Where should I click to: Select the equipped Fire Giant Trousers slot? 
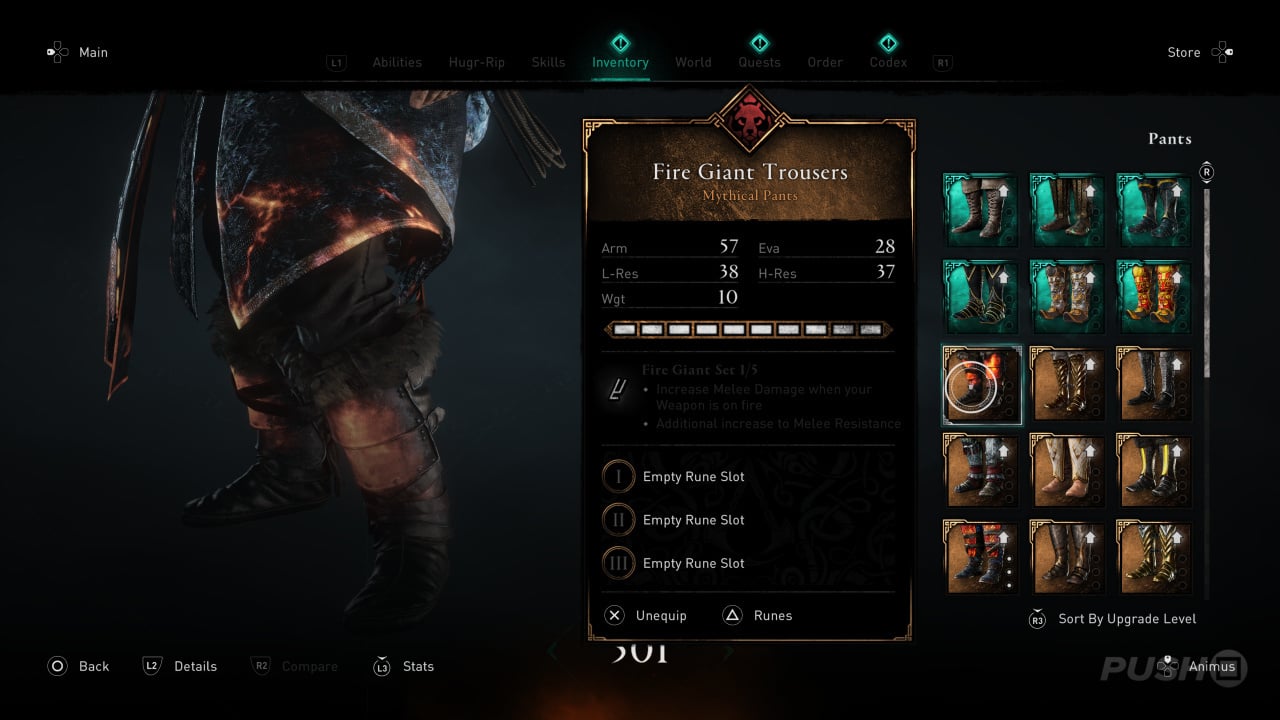tap(982, 384)
